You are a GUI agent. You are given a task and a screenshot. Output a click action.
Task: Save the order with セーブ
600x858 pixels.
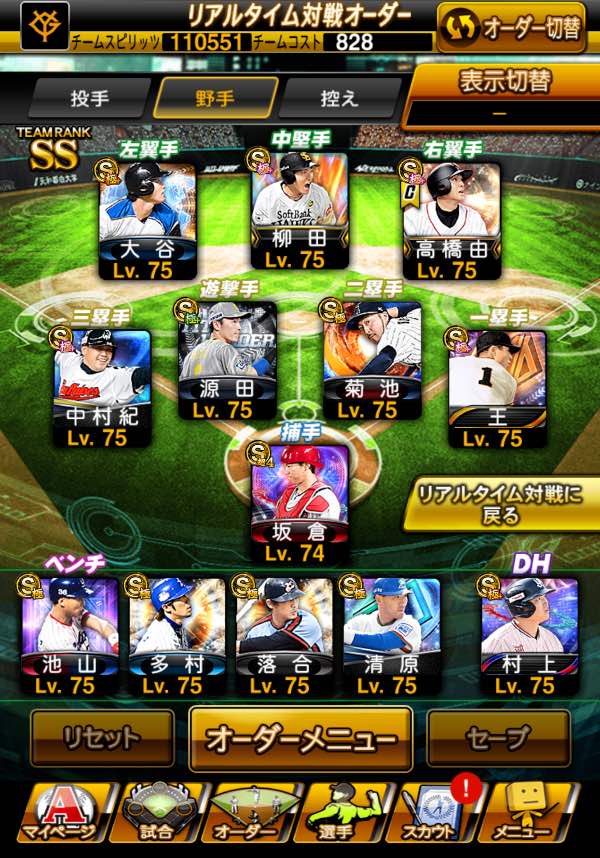coord(497,739)
